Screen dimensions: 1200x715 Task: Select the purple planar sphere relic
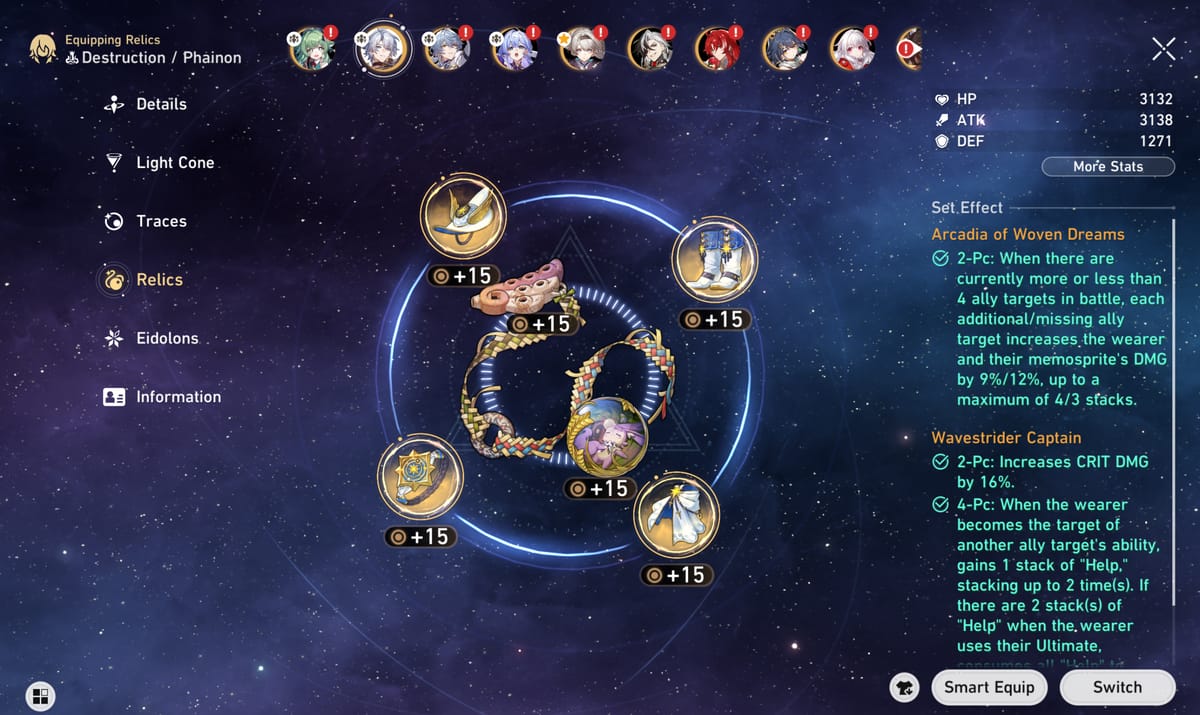coord(607,436)
